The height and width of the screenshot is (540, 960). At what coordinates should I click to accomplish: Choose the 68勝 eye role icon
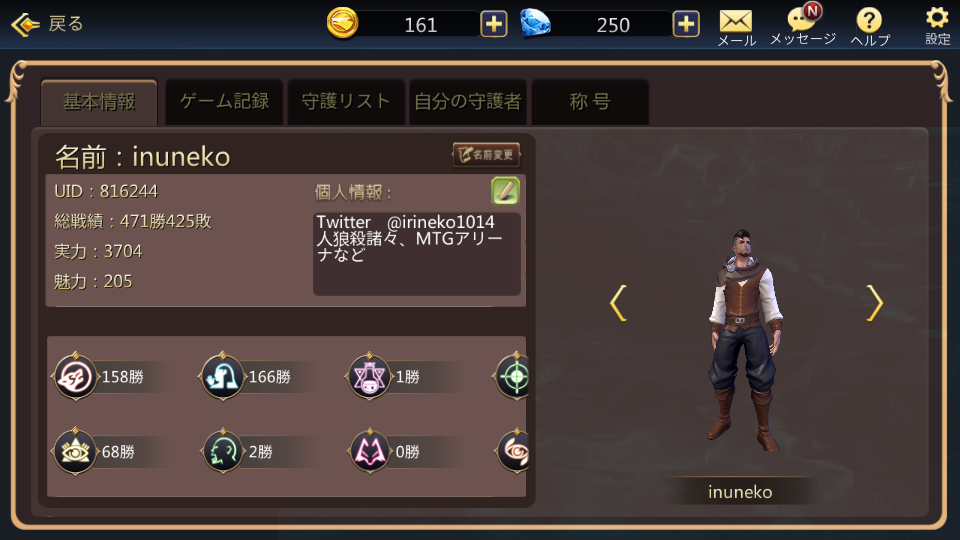click(76, 452)
